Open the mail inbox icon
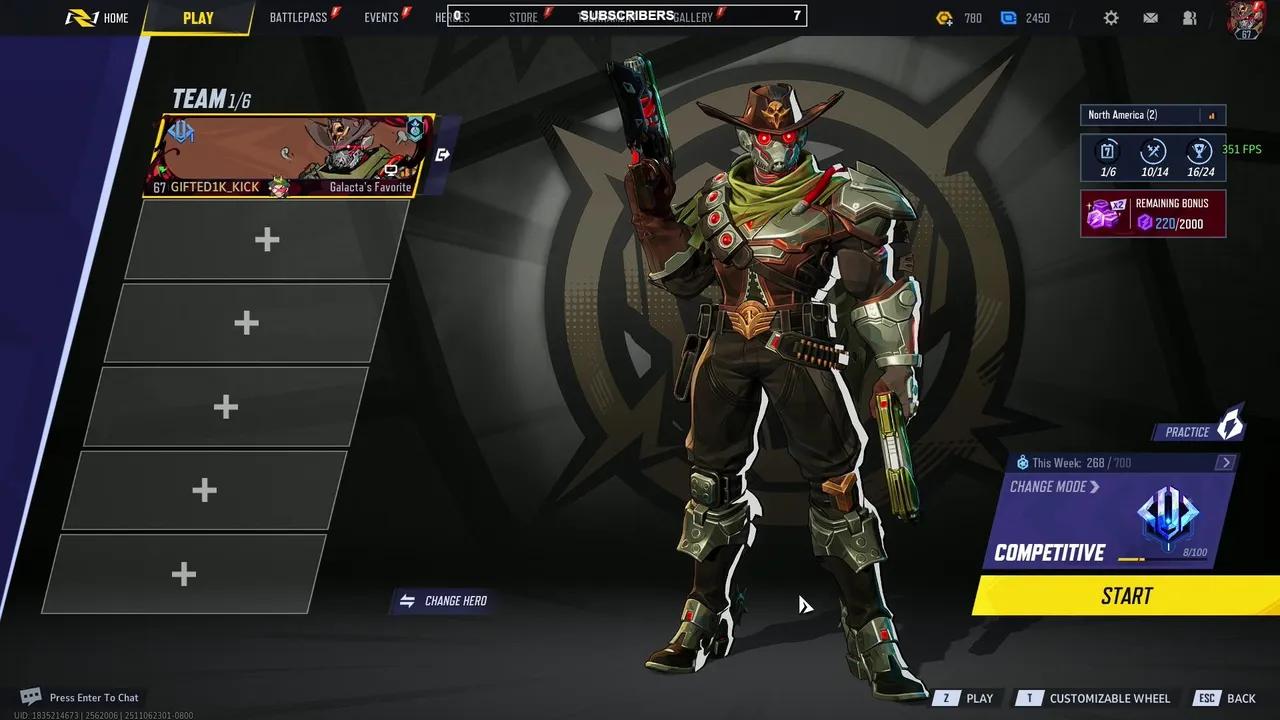This screenshot has height=720, width=1280. click(1151, 17)
